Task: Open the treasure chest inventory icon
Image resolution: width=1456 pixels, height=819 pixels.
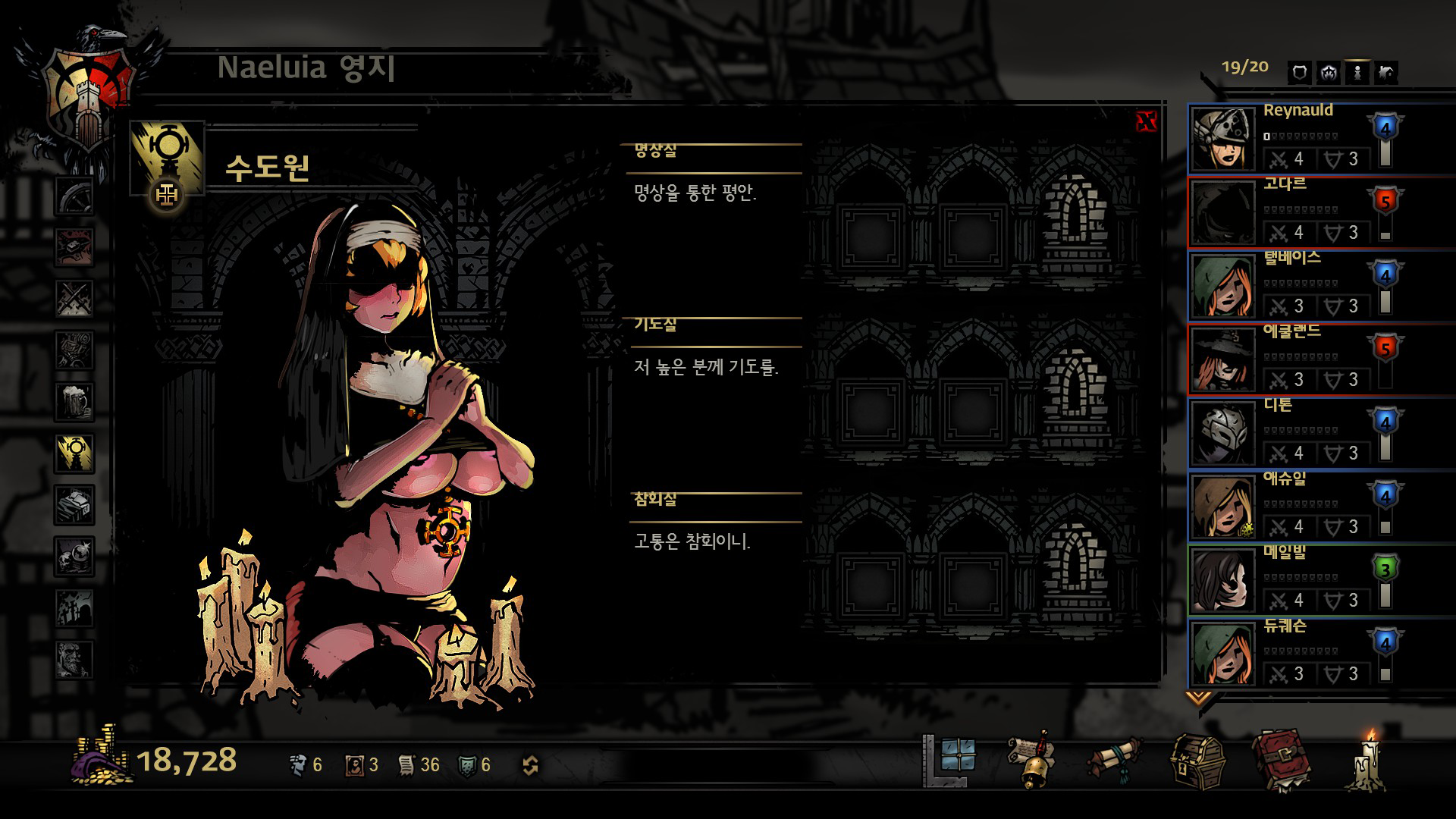Action: point(1197,762)
